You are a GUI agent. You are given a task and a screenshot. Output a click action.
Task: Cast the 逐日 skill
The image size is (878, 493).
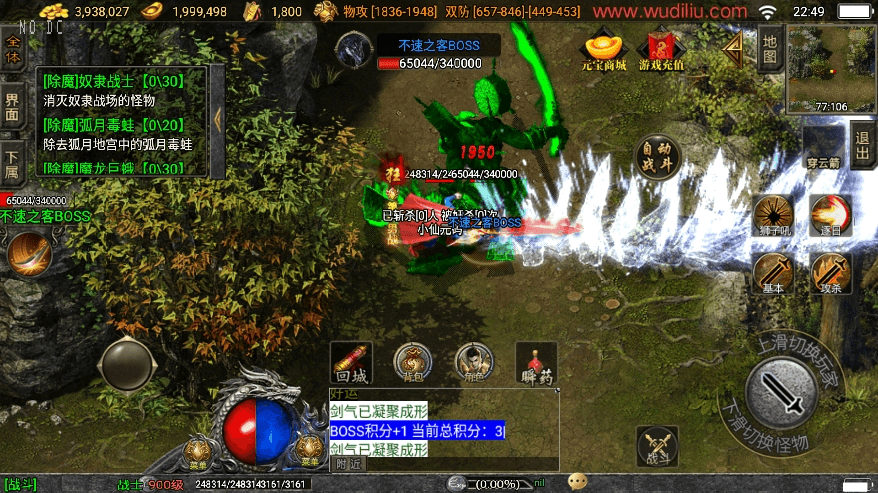829,215
